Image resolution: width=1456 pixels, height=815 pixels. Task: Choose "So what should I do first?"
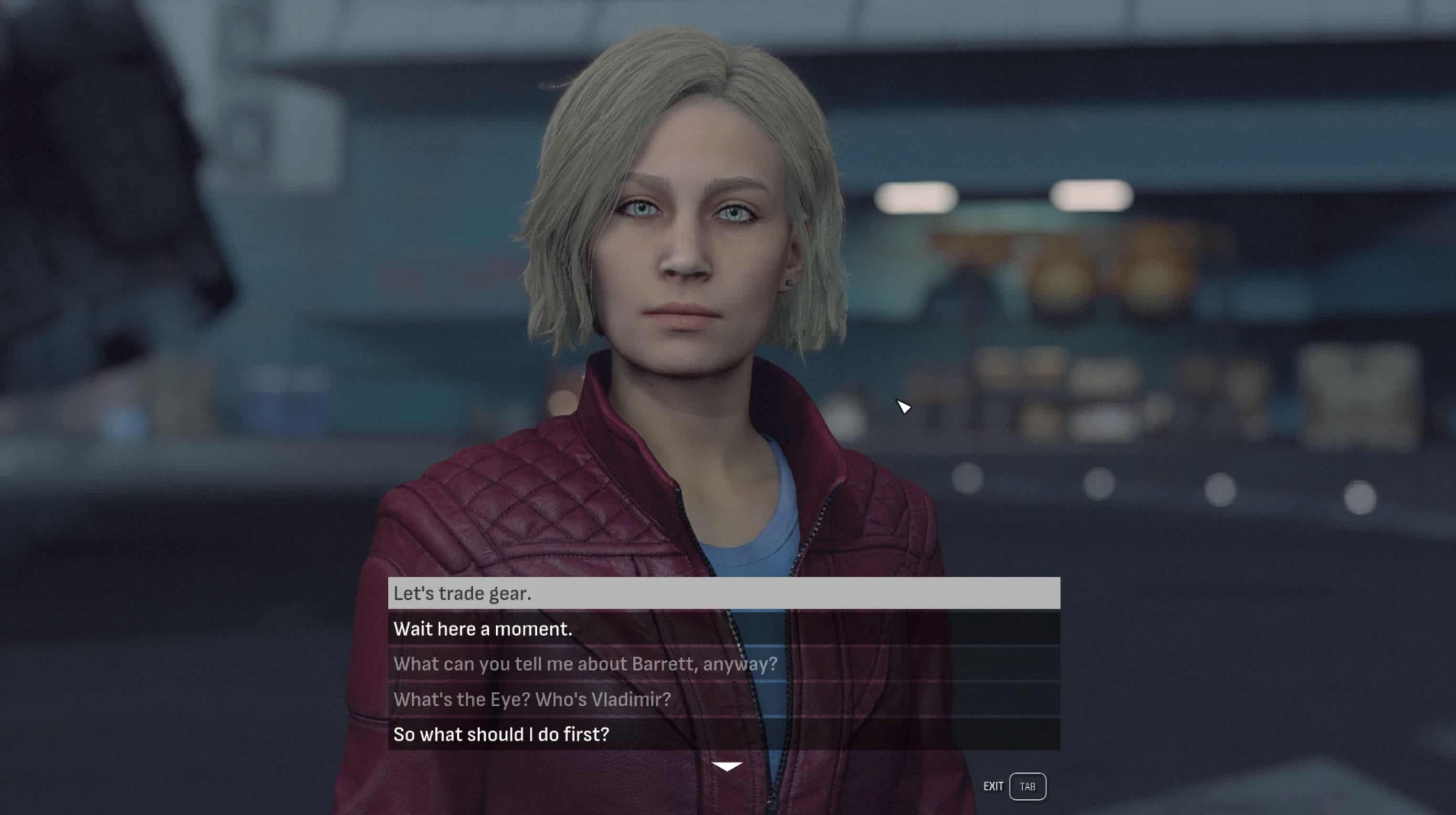(723, 734)
